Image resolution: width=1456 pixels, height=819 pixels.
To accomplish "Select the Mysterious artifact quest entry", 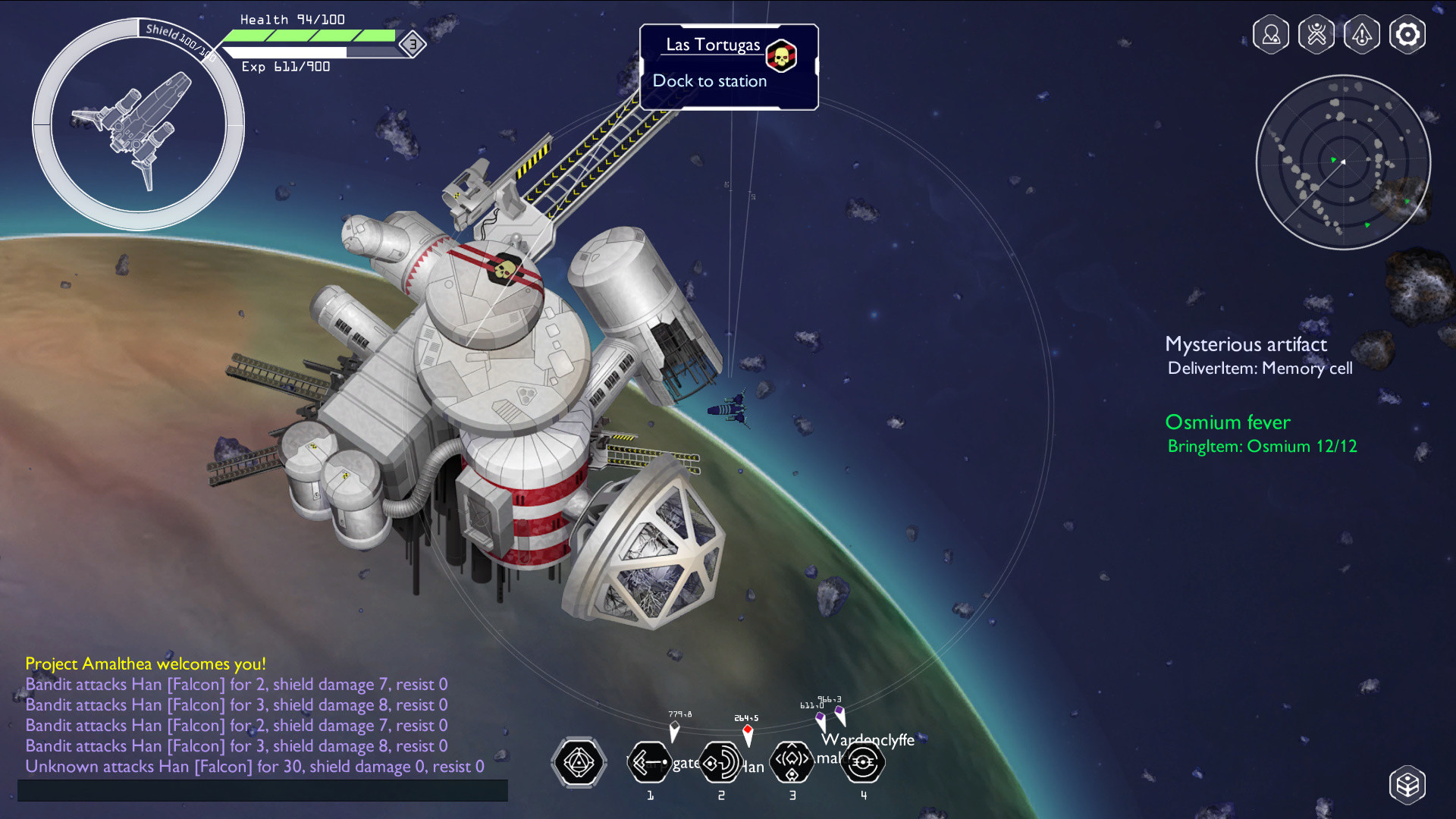I will [x=1246, y=345].
